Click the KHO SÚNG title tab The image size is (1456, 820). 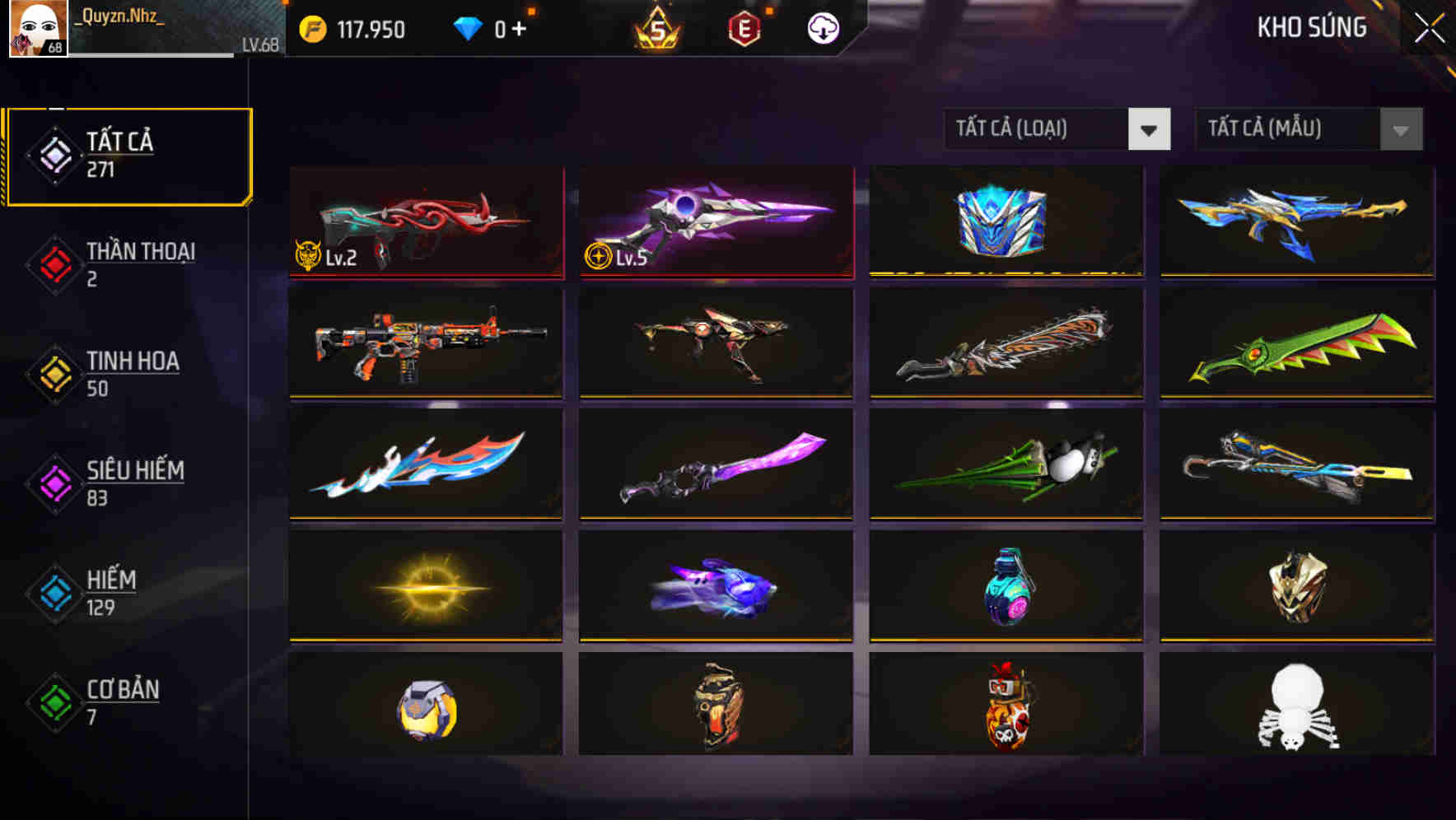1313,27
